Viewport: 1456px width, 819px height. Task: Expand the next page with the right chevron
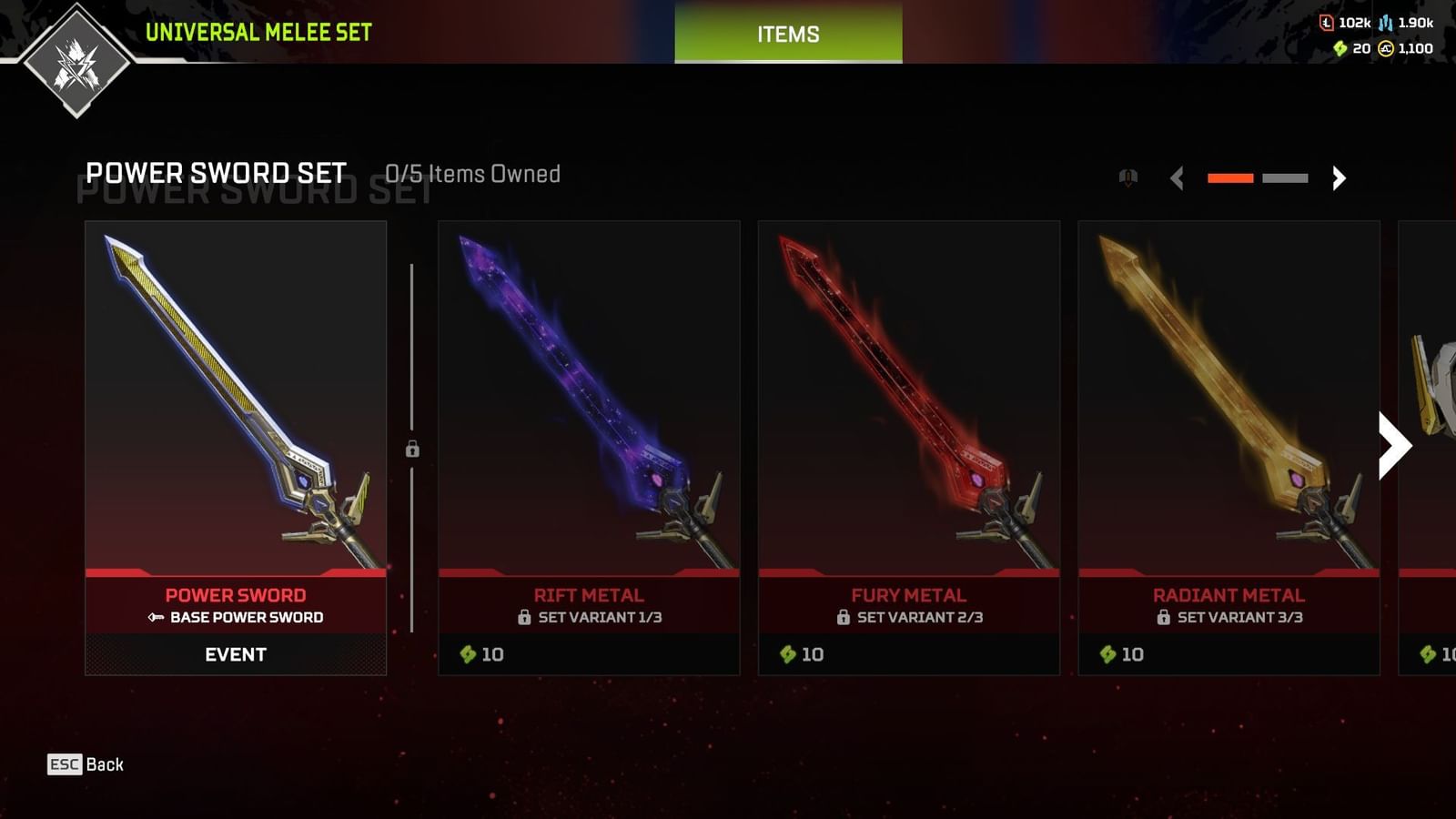(x=1339, y=178)
